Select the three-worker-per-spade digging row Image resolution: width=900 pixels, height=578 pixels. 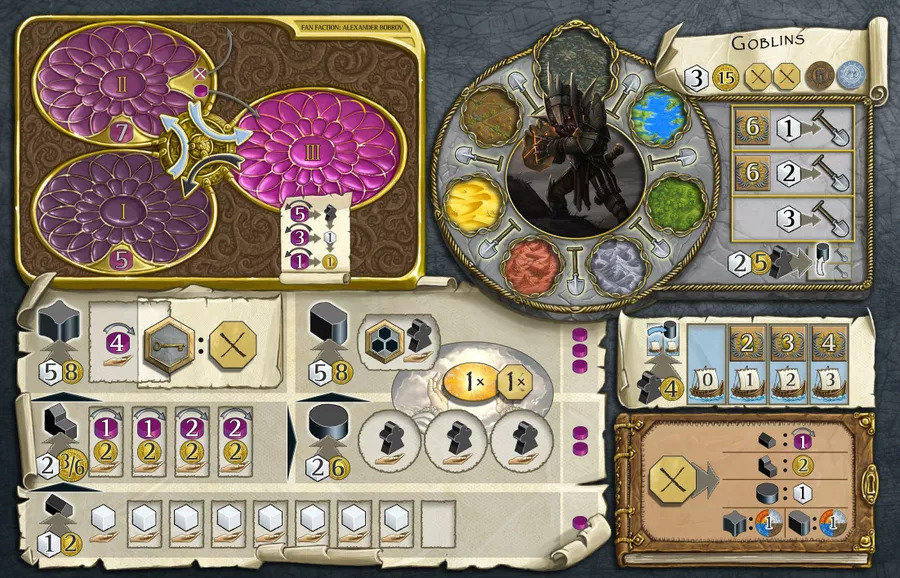point(798,217)
